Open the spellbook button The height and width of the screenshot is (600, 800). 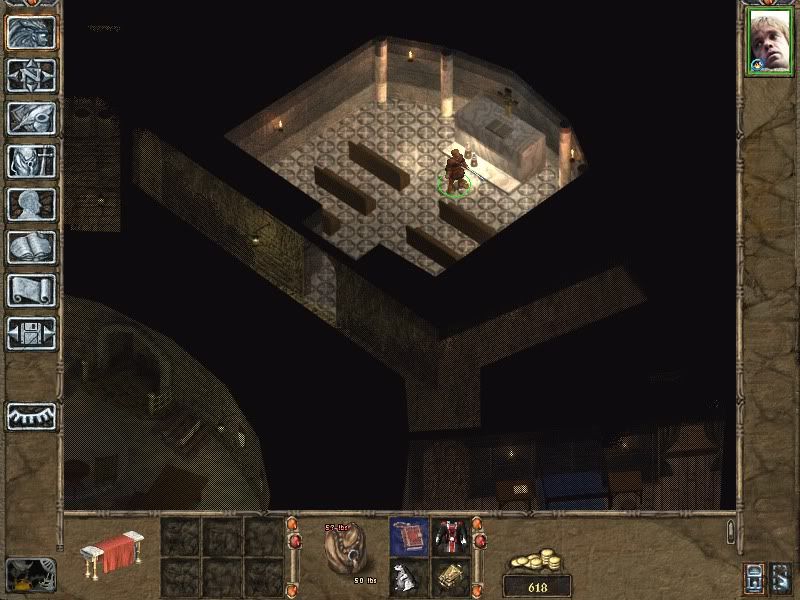click(x=31, y=246)
